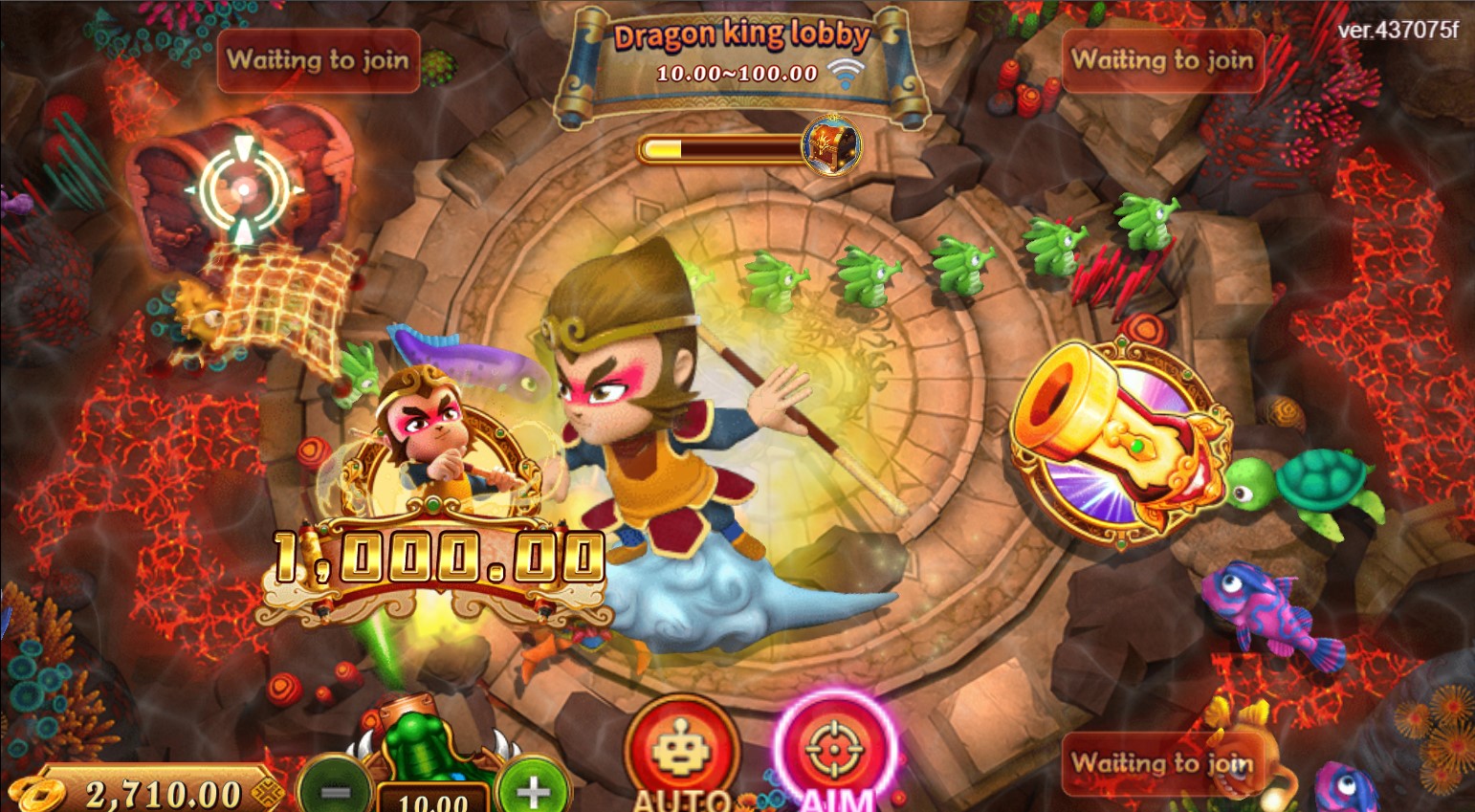The height and width of the screenshot is (812, 1475).
Task: Increase bet using the plus button
Action: (531, 791)
